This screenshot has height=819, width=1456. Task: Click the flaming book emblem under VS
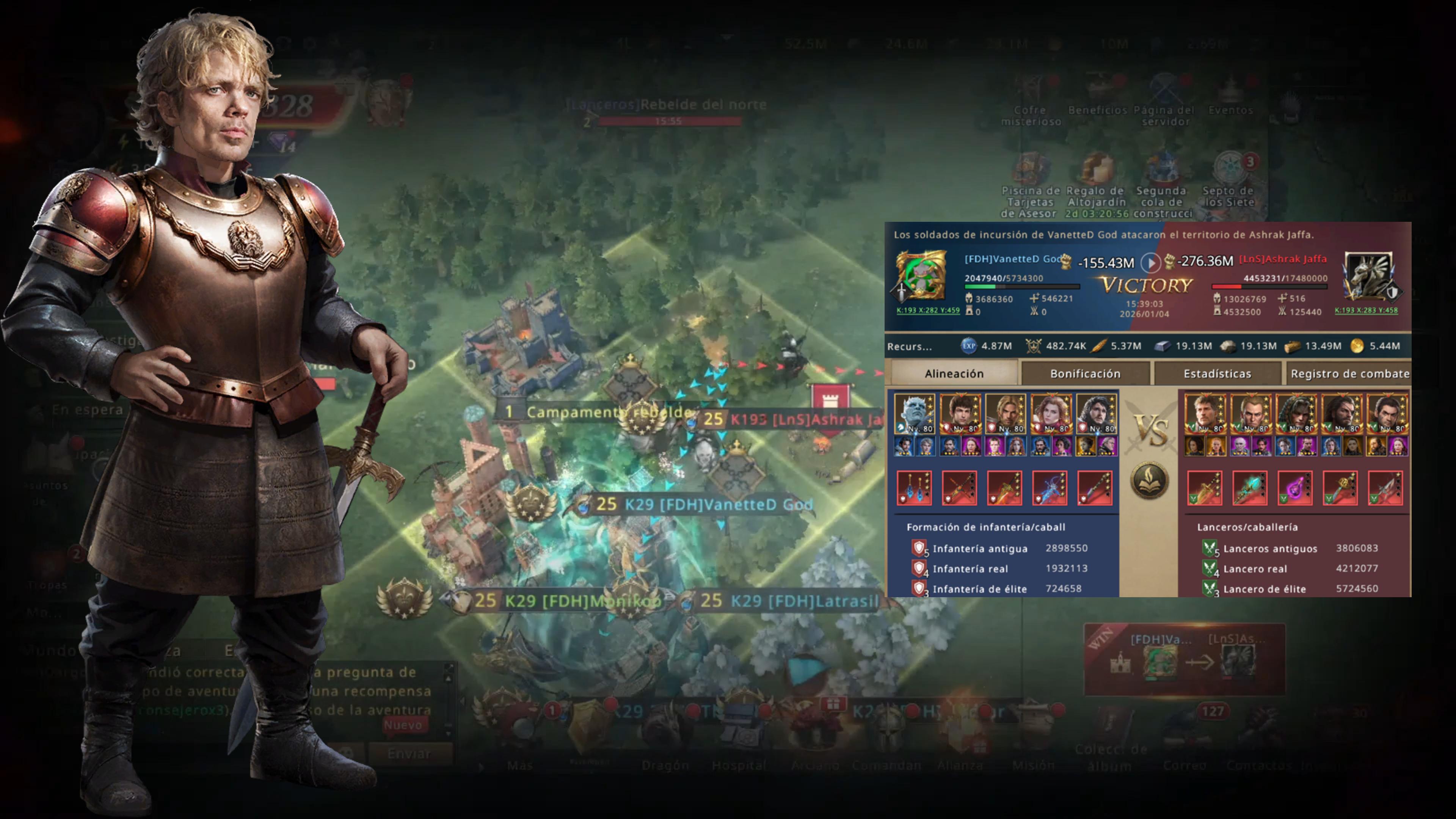(1149, 480)
